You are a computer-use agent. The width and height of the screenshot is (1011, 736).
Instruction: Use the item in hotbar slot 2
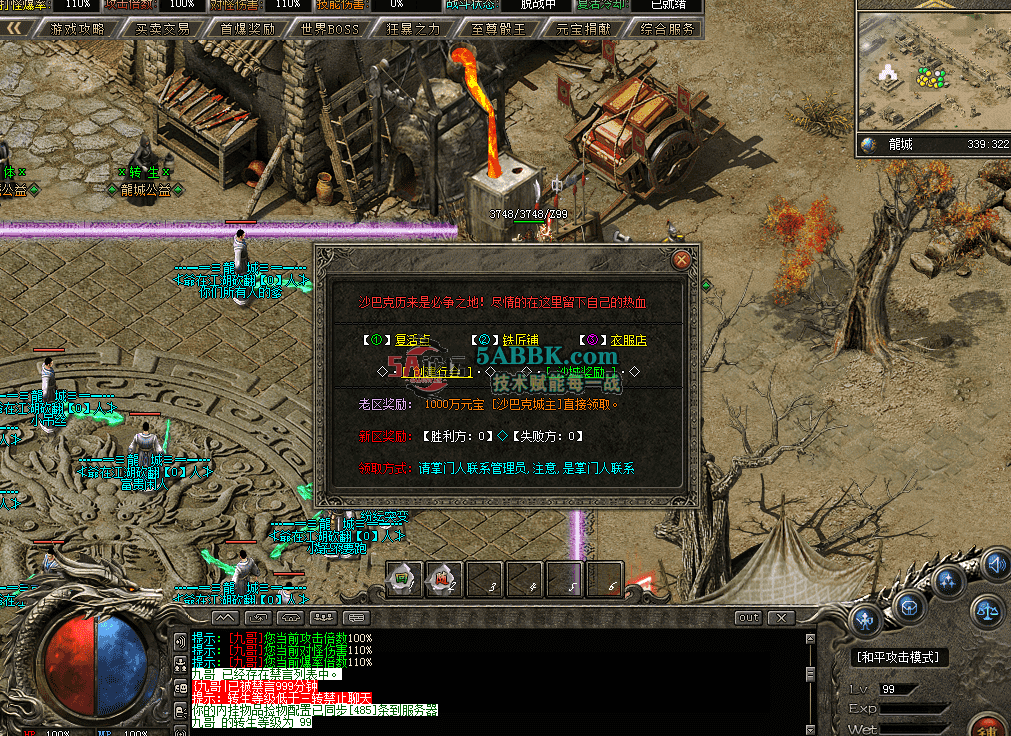[444, 578]
